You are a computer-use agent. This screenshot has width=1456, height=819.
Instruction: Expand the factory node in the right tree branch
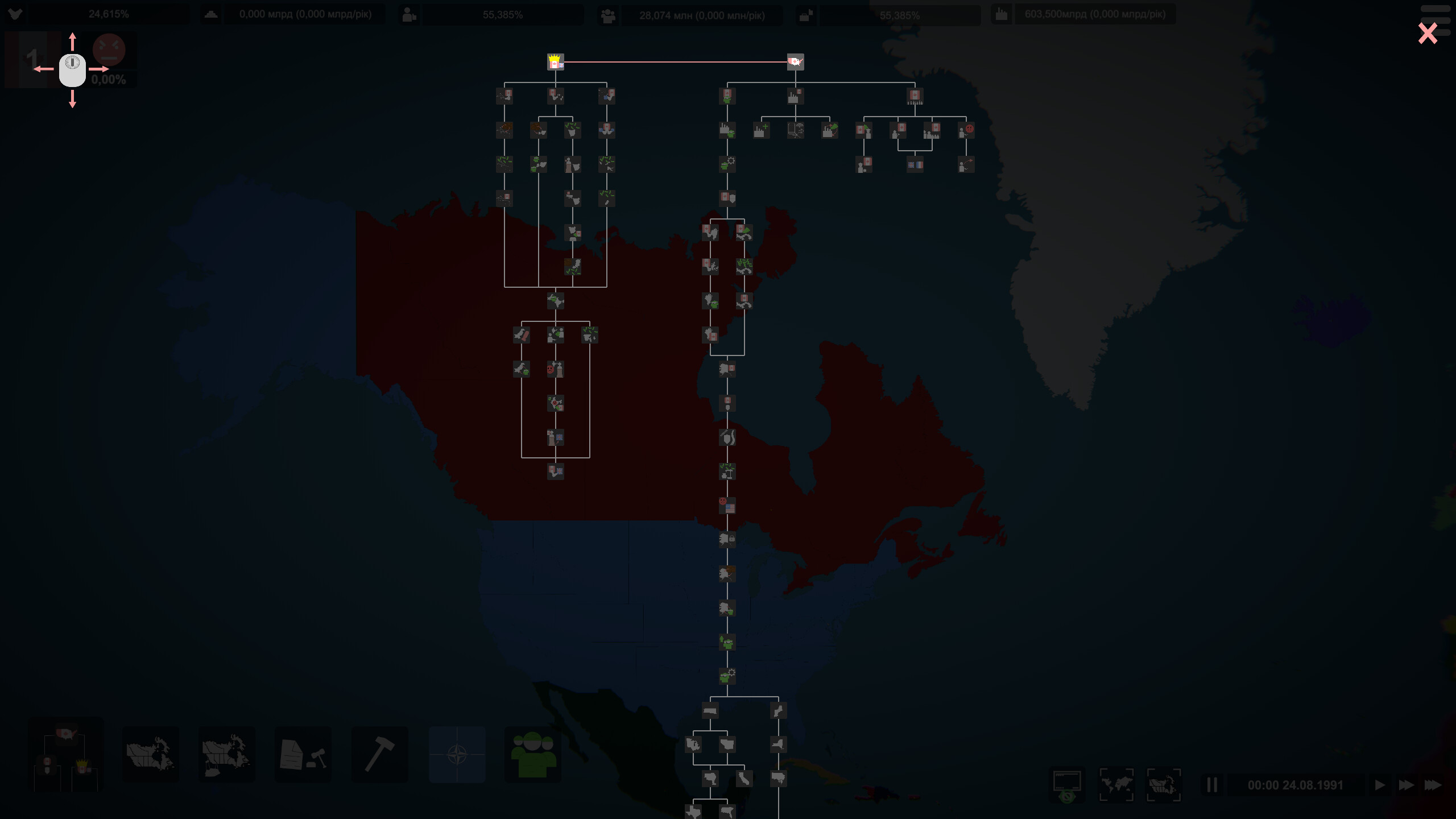pos(794,97)
